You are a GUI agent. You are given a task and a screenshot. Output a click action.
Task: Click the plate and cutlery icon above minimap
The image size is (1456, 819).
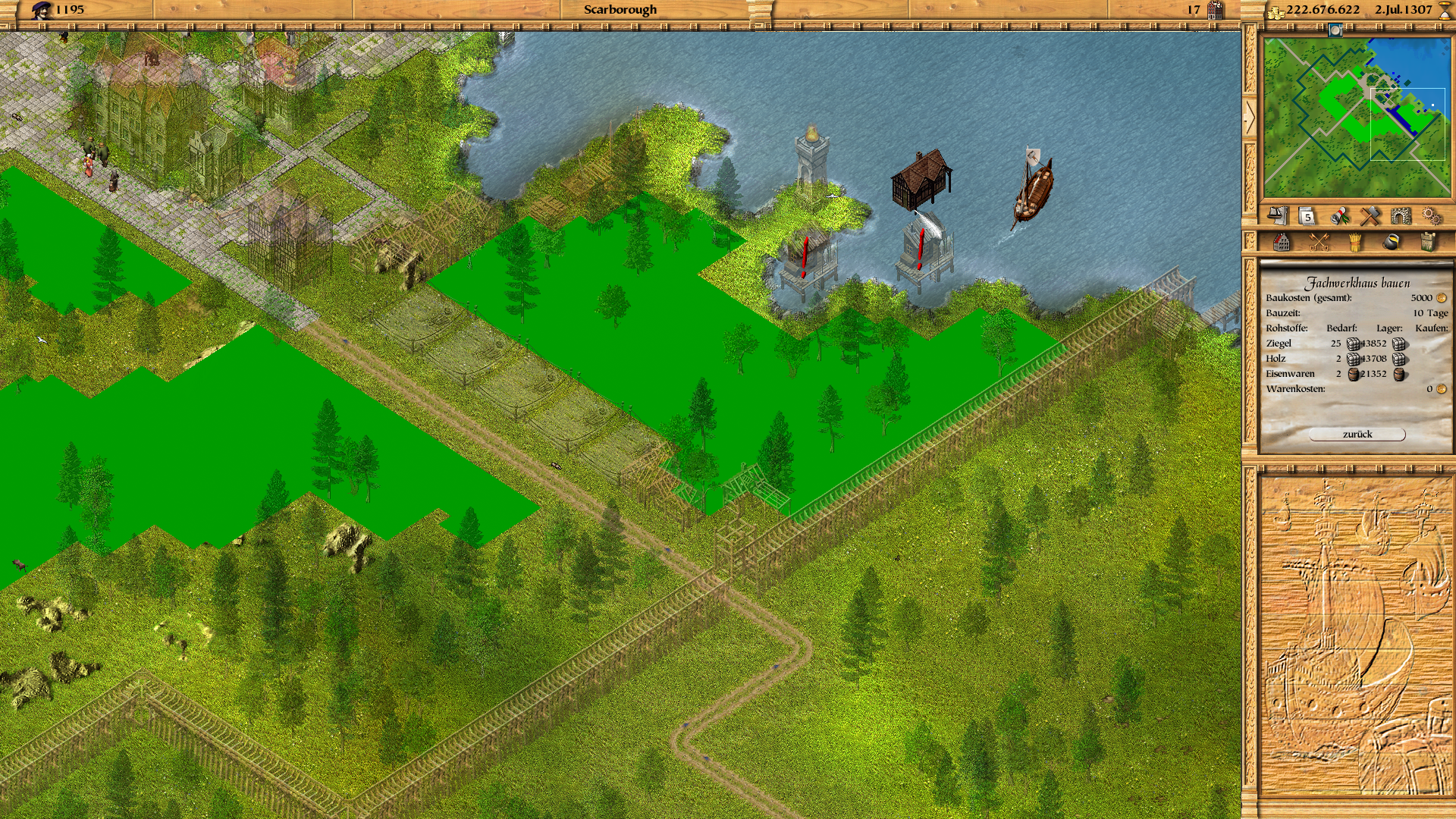click(1335, 30)
